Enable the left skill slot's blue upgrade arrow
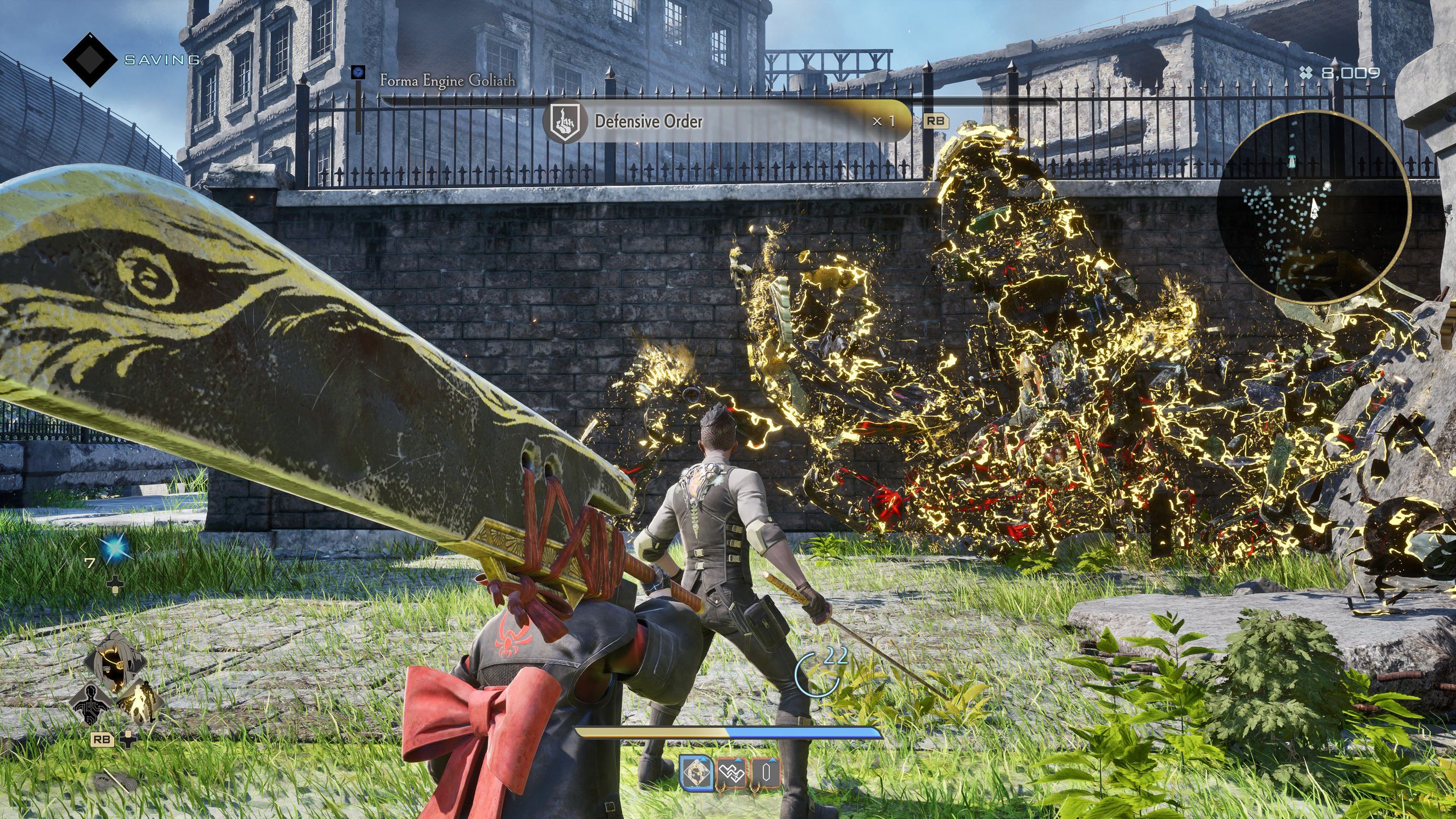Viewport: 1456px width, 819px height. click(704, 760)
